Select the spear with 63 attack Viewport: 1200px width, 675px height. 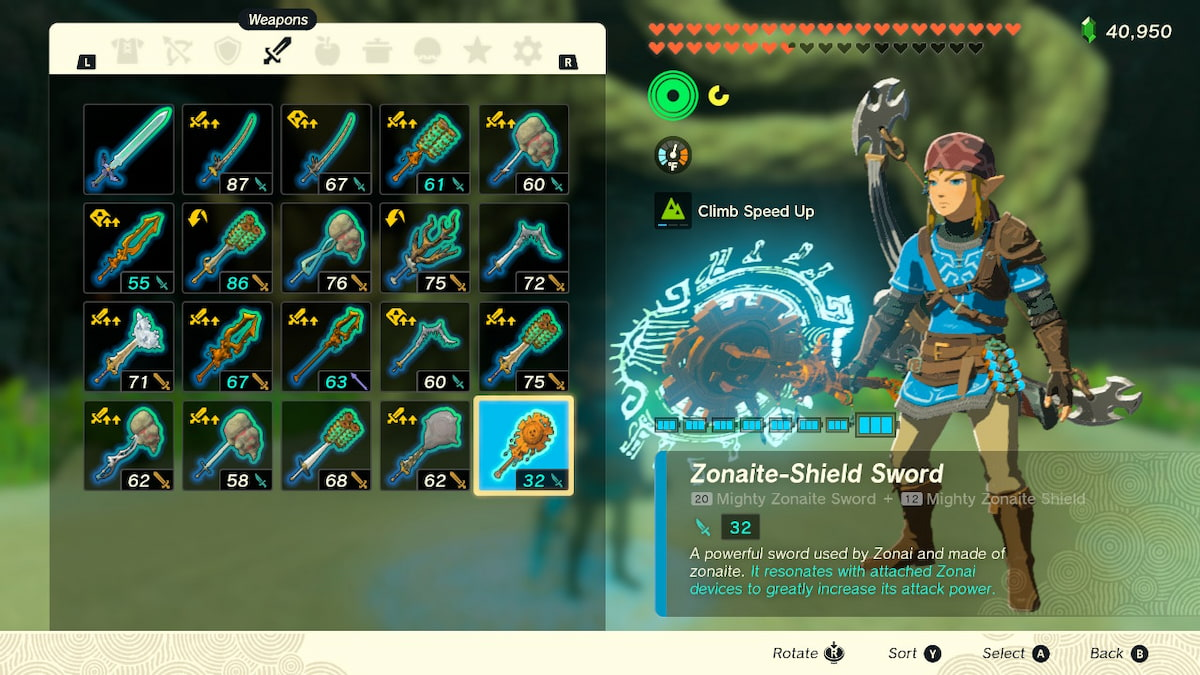point(326,347)
